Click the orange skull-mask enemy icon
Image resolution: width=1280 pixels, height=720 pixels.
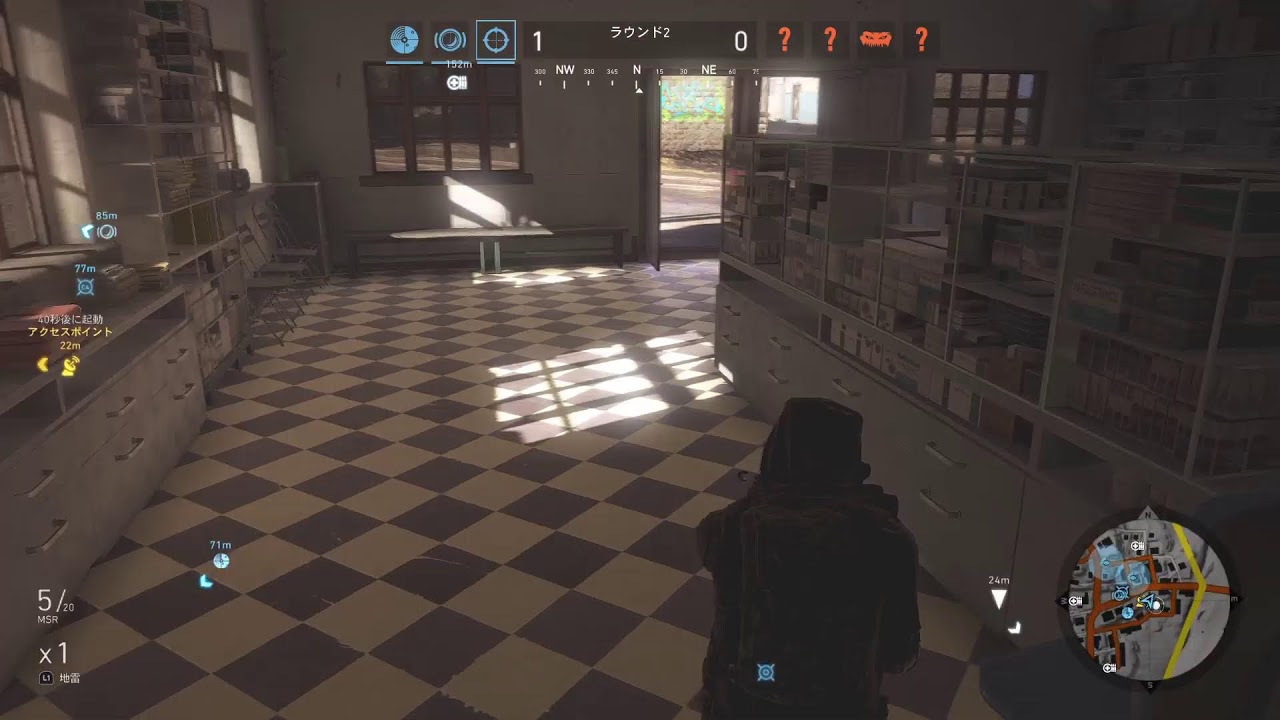[x=875, y=41]
